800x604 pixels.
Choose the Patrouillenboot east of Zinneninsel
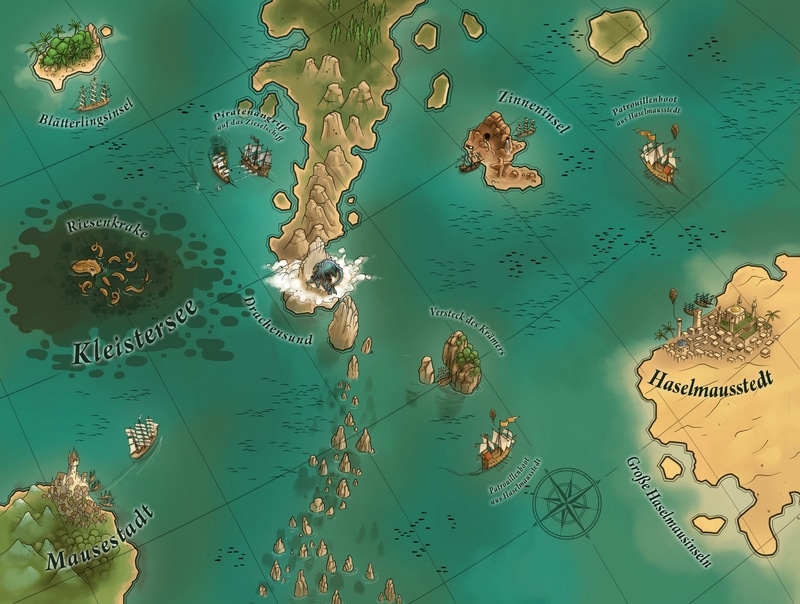658,157
